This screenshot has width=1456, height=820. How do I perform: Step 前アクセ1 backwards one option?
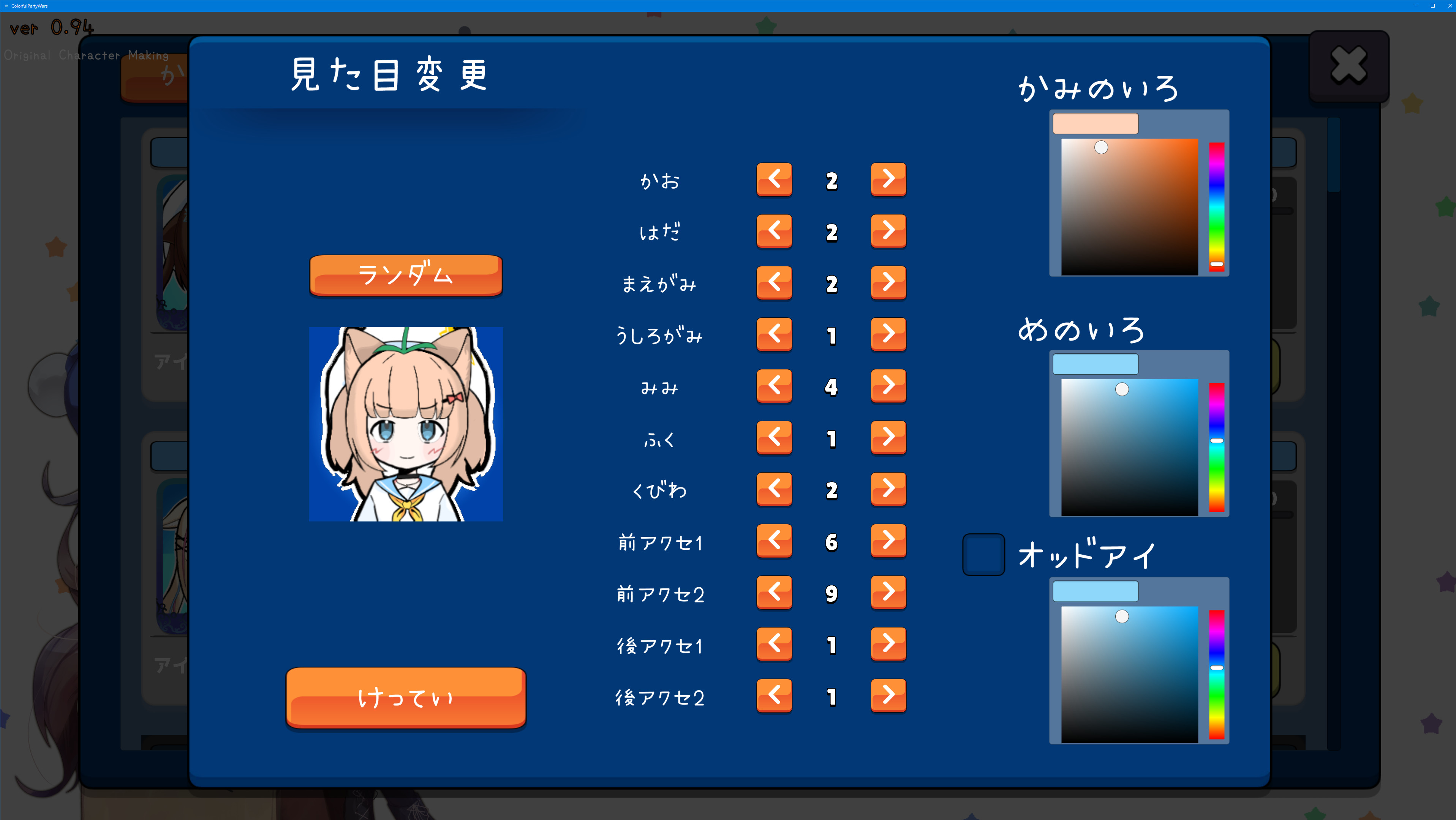click(x=775, y=541)
